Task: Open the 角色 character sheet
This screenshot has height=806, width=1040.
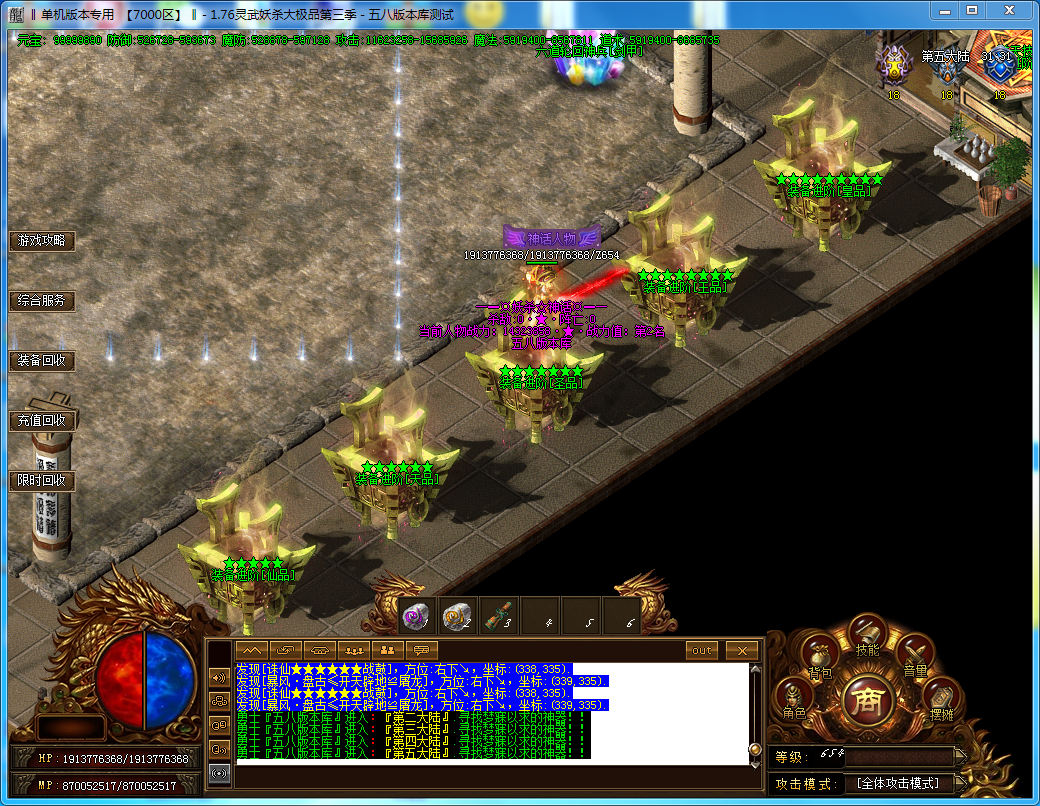Action: point(794,697)
